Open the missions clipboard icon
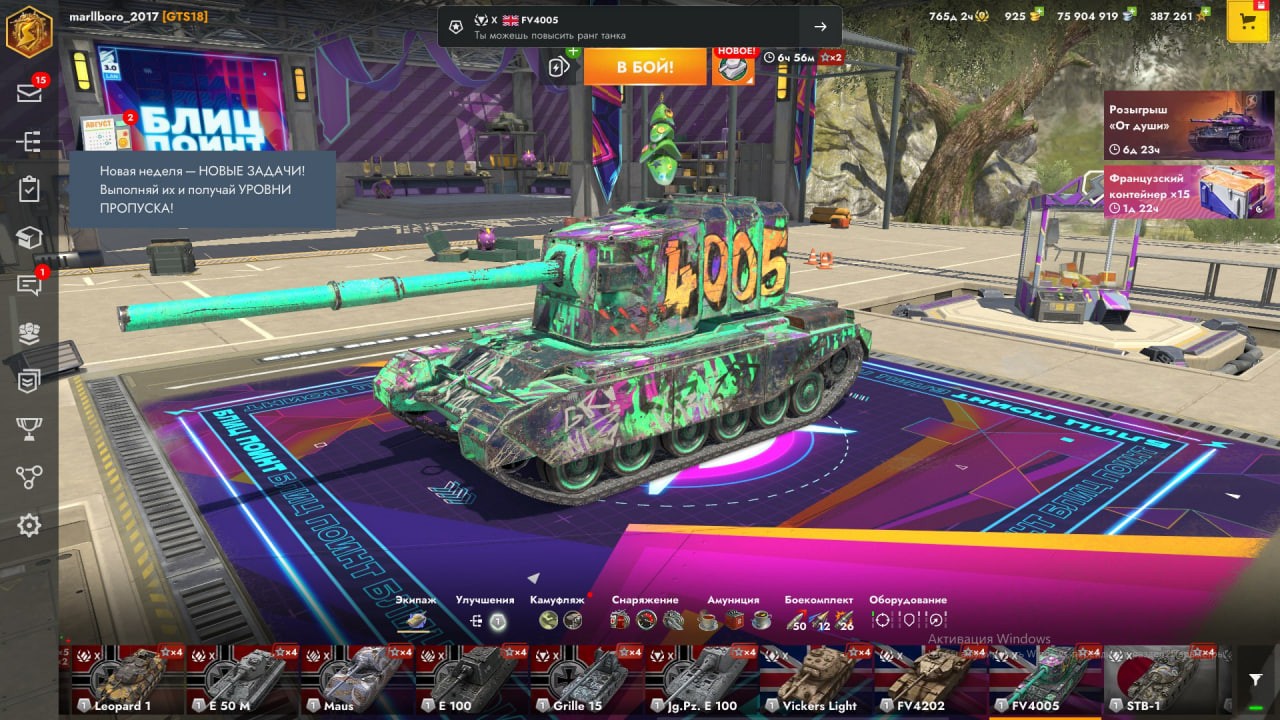Image resolution: width=1280 pixels, height=720 pixels. pos(29,189)
